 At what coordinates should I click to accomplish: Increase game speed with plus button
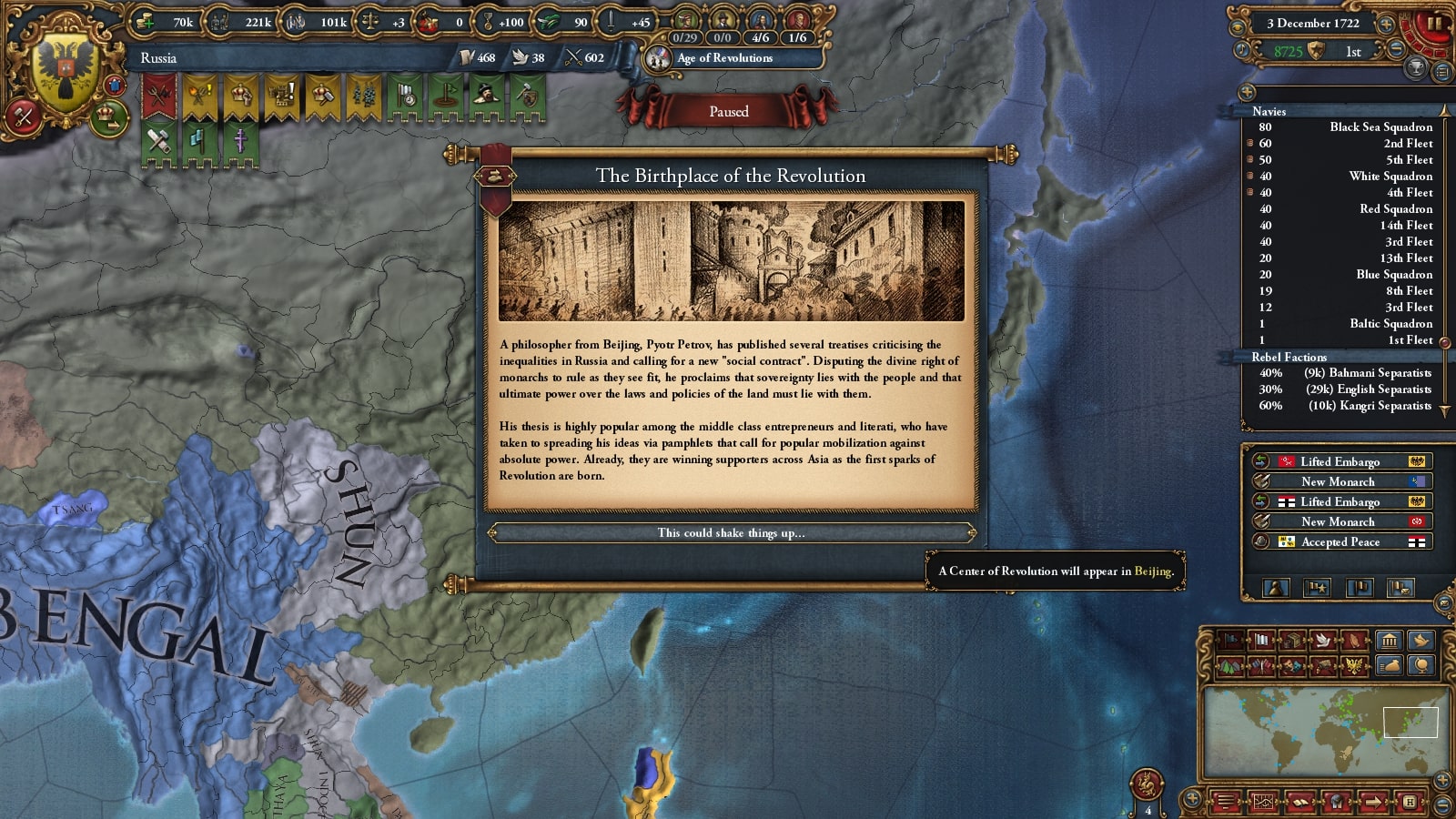(1386, 25)
